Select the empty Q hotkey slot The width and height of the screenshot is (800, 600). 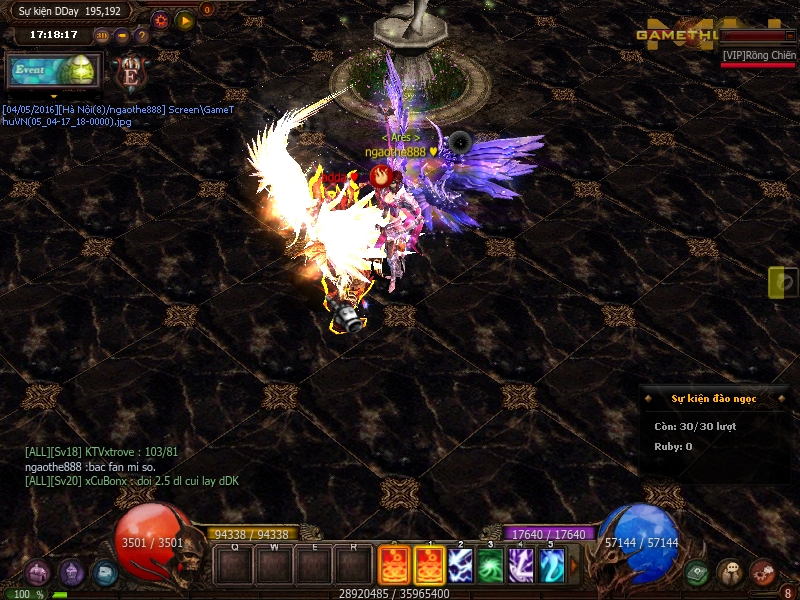[234, 566]
